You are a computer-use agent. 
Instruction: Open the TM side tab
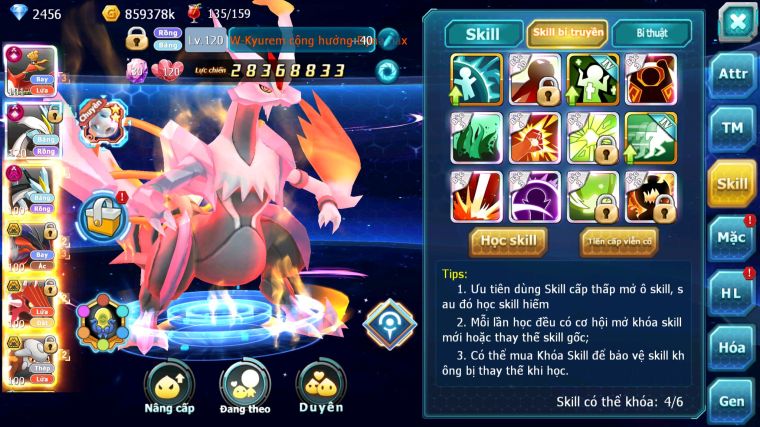tap(732, 128)
